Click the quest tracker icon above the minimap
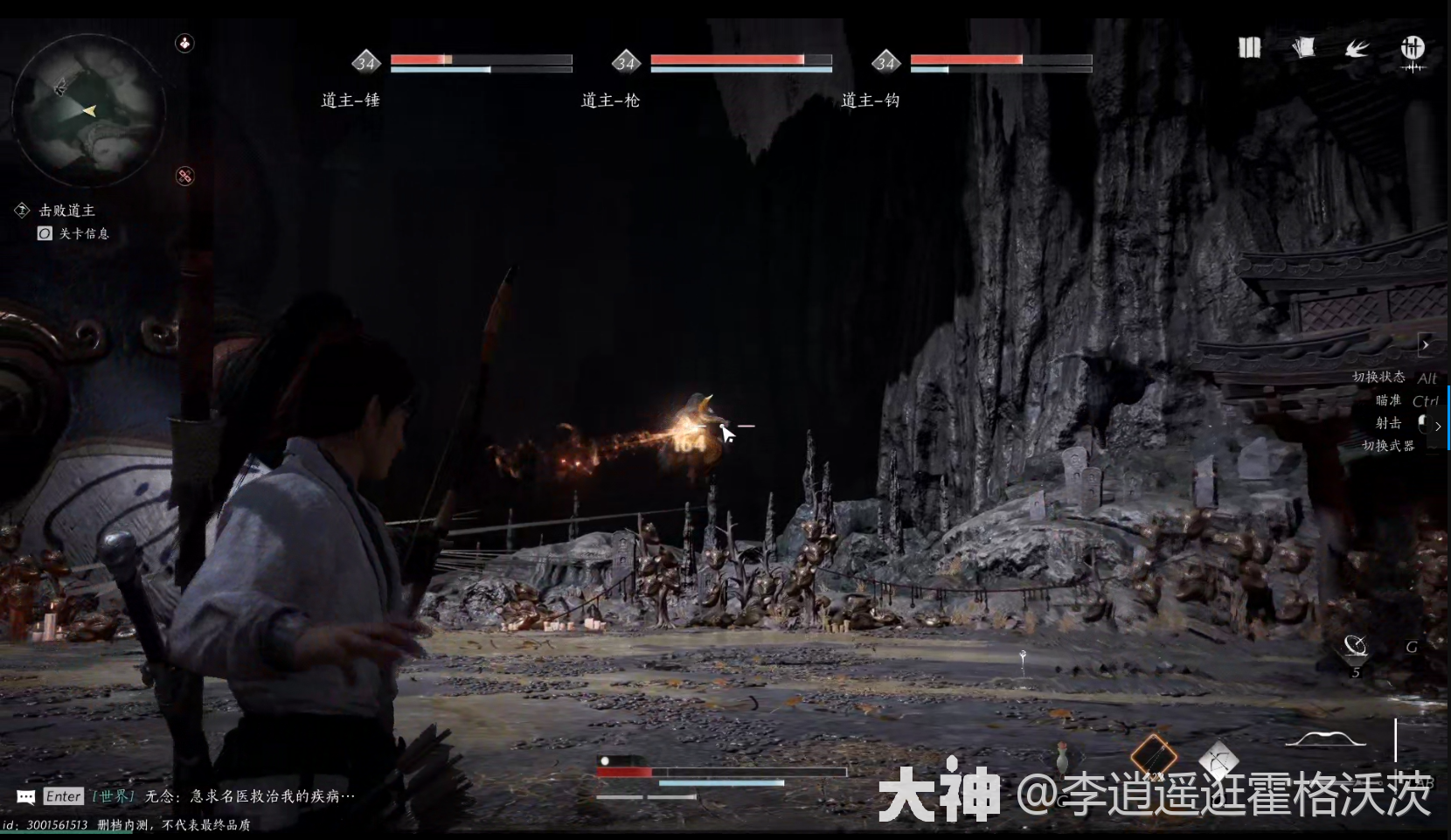The height and width of the screenshot is (840, 1451). pos(184,44)
